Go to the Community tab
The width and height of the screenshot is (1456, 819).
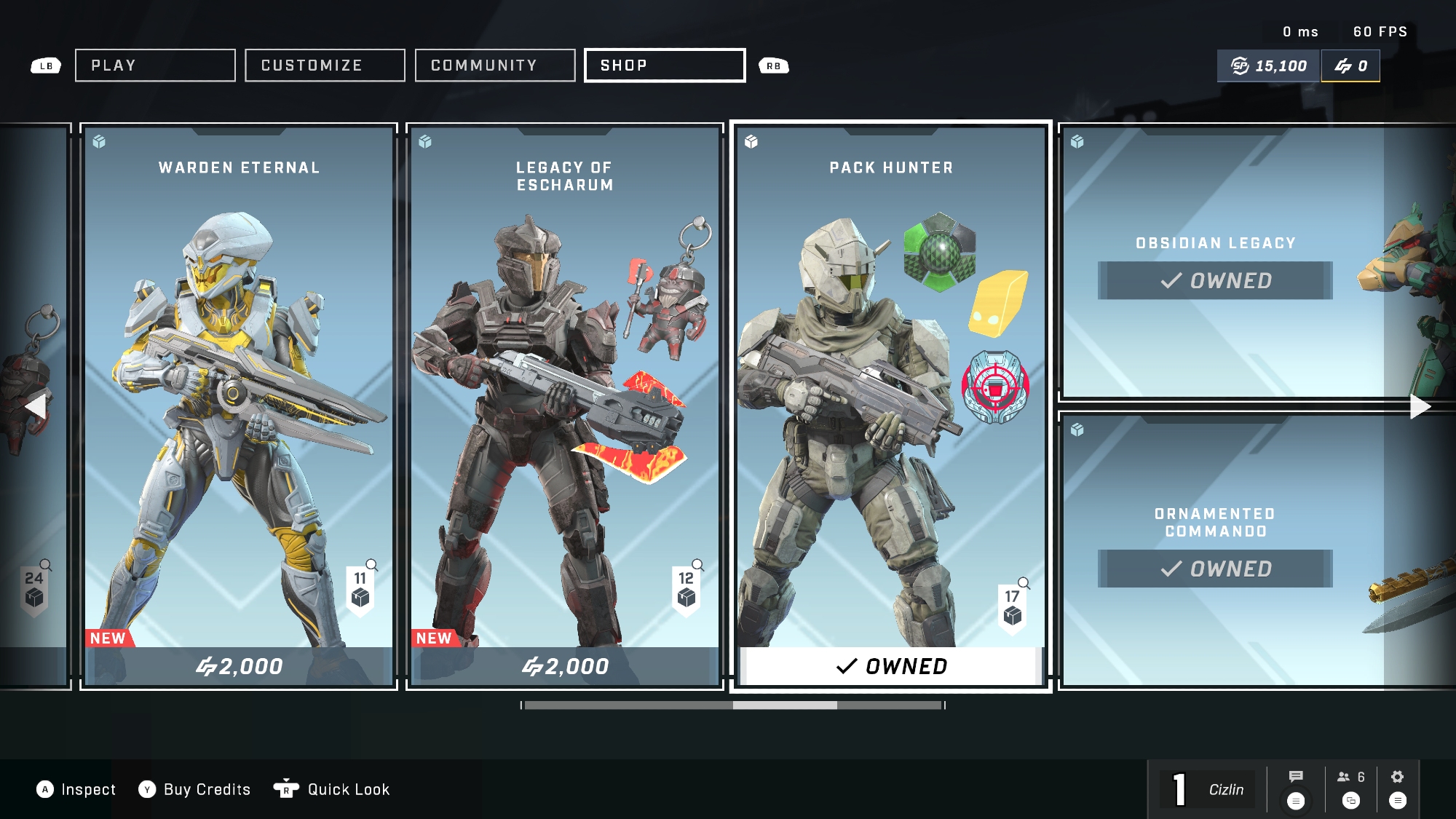tap(495, 66)
